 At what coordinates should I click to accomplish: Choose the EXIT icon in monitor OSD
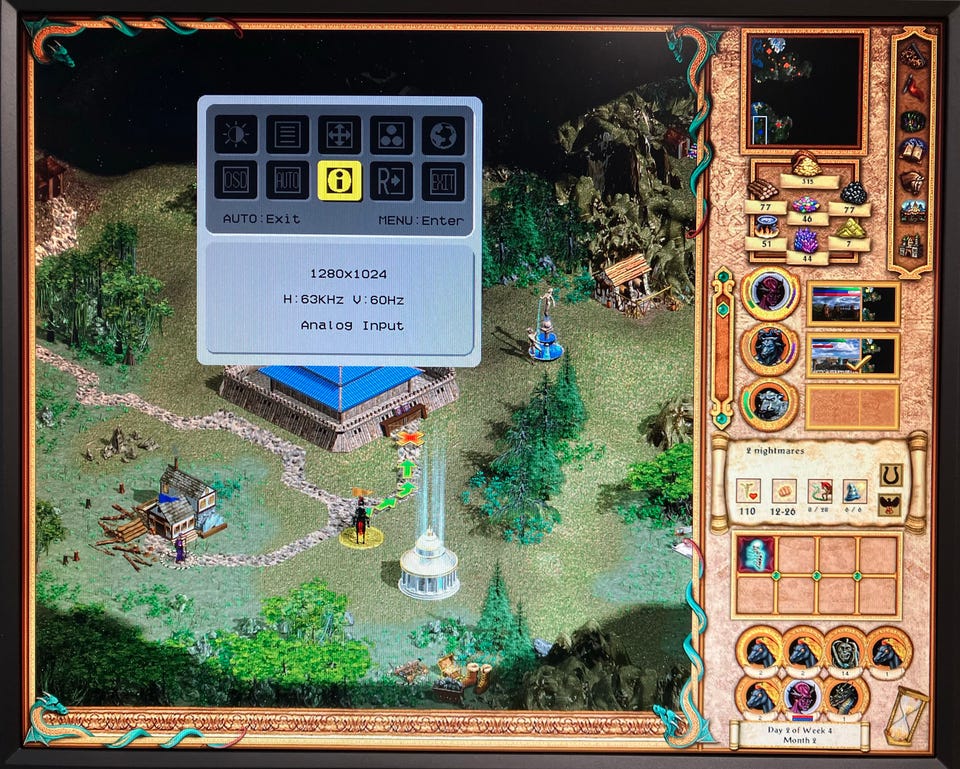pyautogui.click(x=442, y=180)
